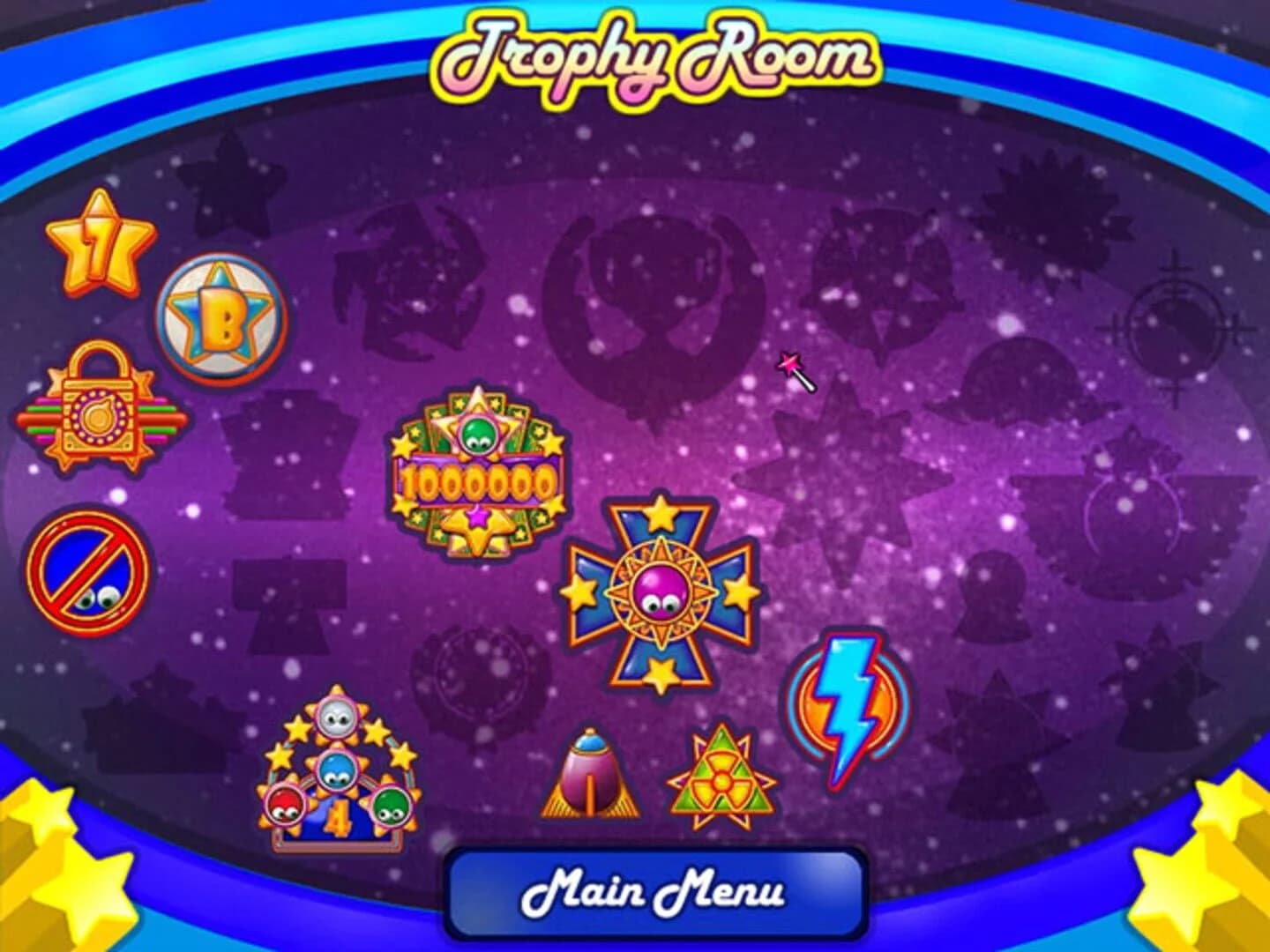
Task: Select the red no-hints prohibition sign trophy
Action: (x=88, y=573)
